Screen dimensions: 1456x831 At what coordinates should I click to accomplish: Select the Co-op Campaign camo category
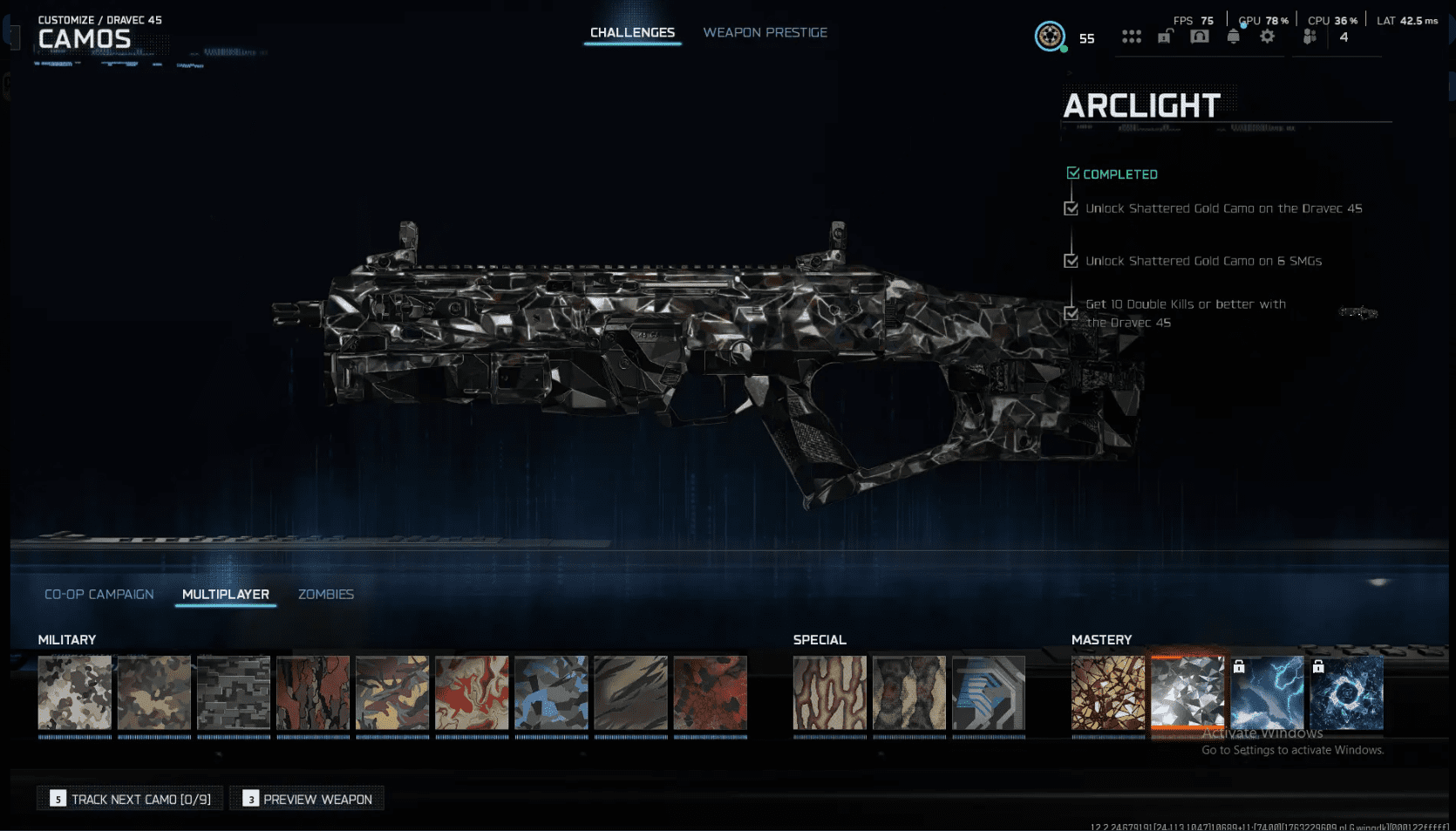[99, 595]
